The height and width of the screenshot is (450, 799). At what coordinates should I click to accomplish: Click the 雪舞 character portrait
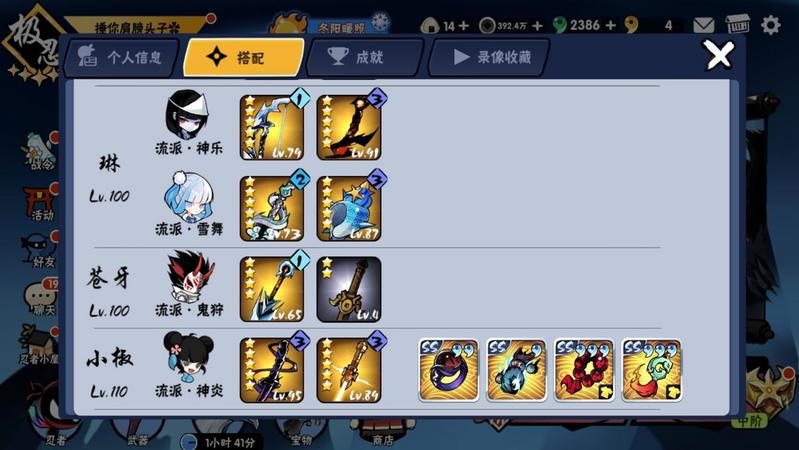[x=188, y=196]
